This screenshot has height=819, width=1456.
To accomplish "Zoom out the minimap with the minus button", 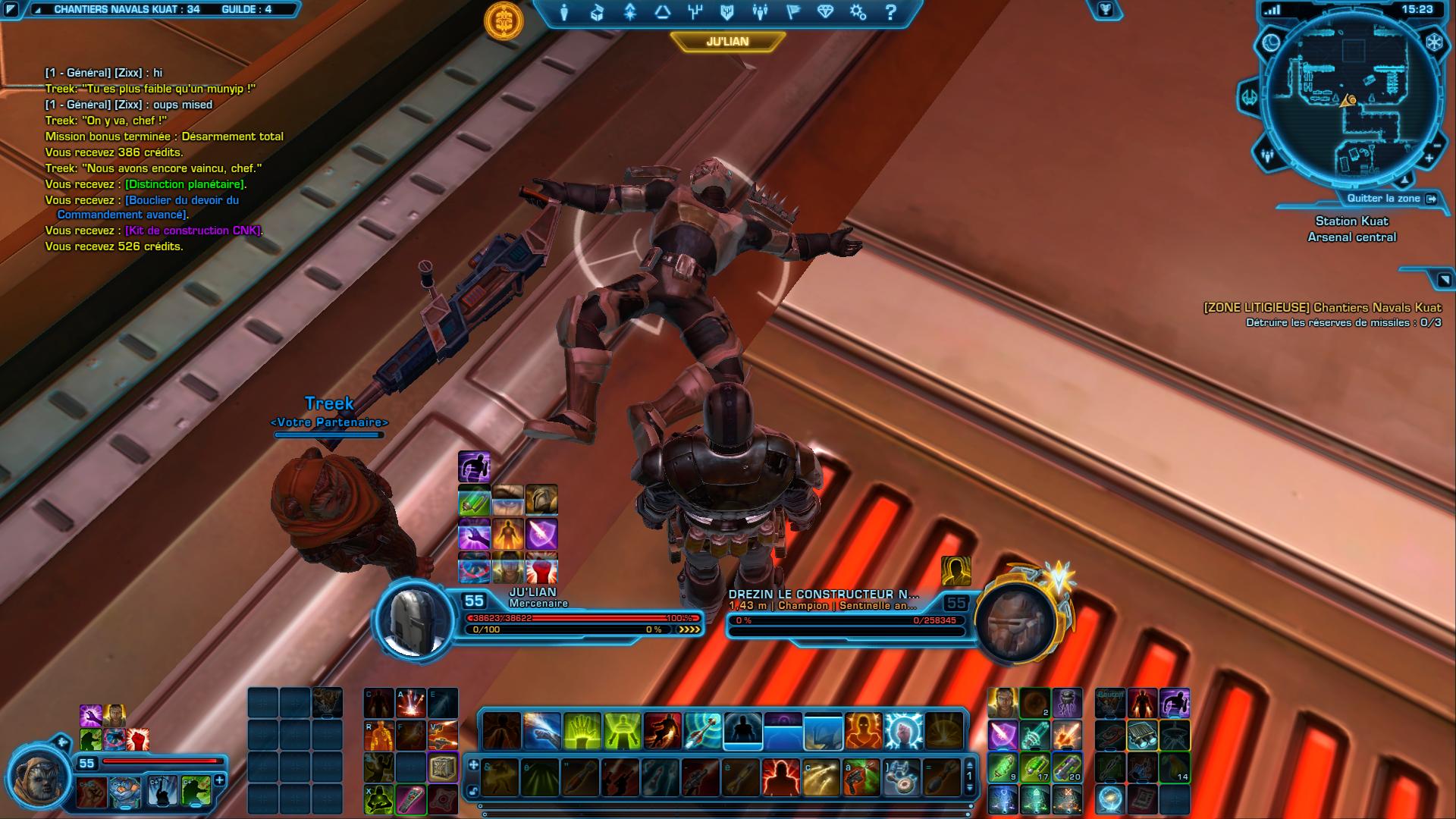I will pos(1436,145).
